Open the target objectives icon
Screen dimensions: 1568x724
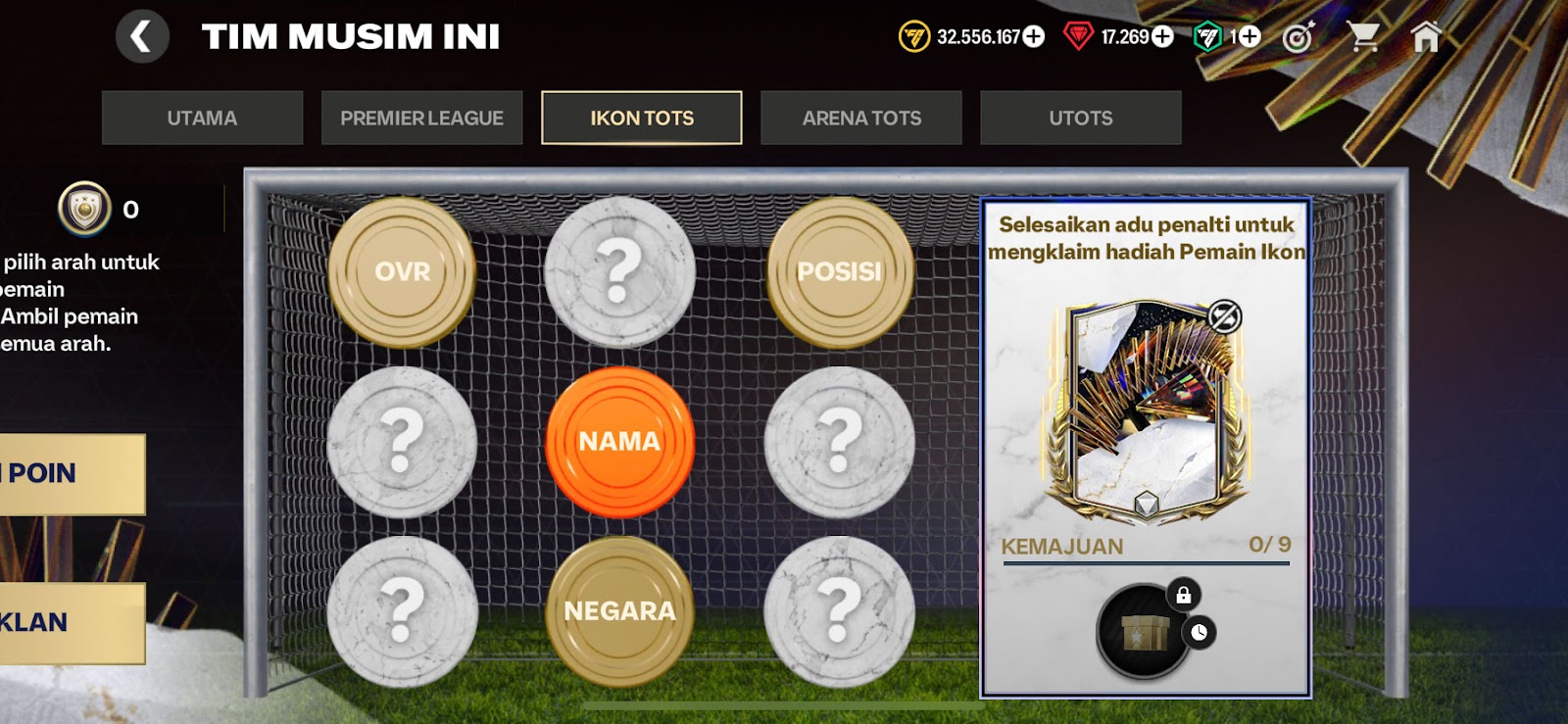[x=1298, y=37]
